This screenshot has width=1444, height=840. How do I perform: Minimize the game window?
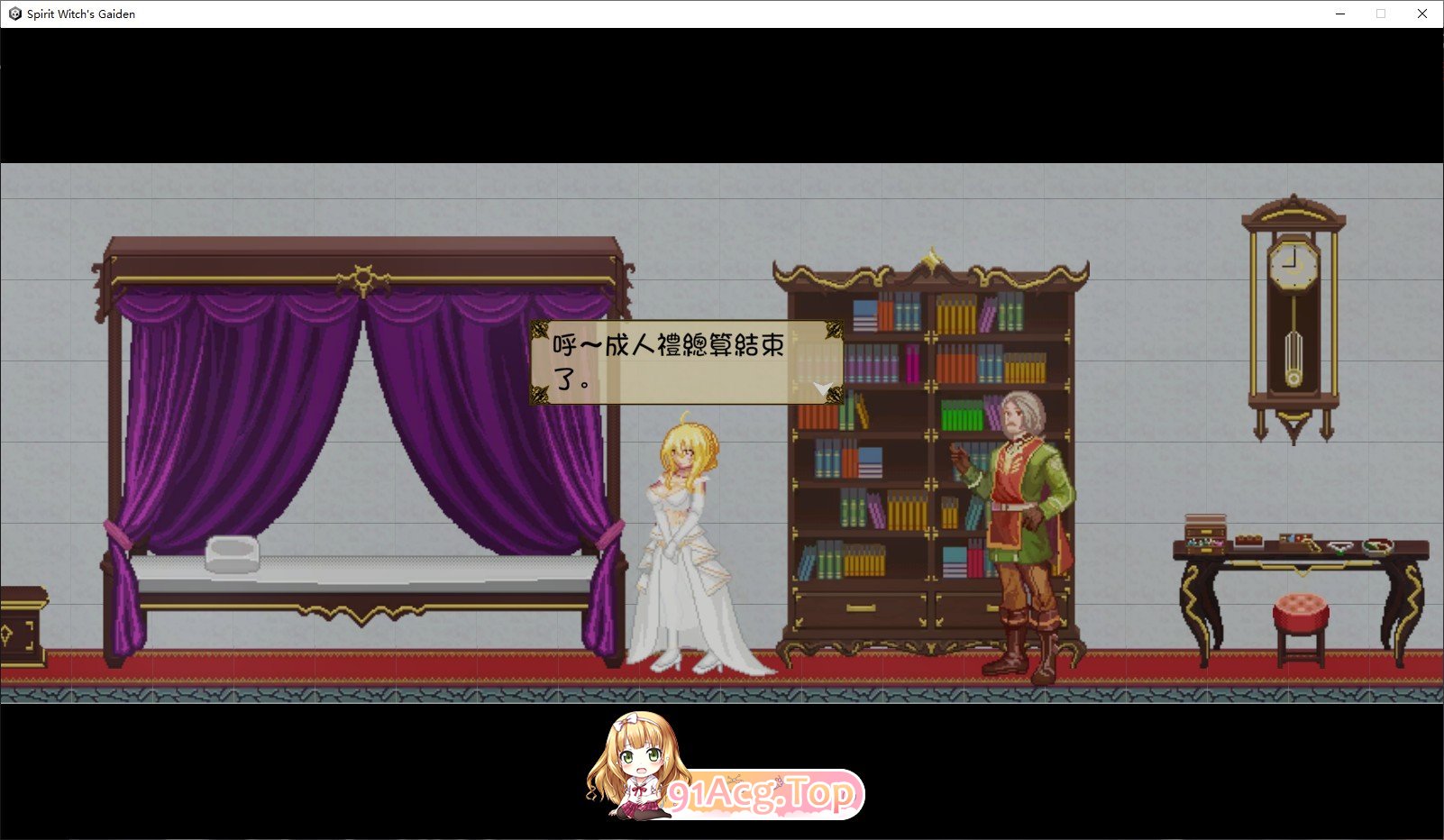[x=1342, y=14]
